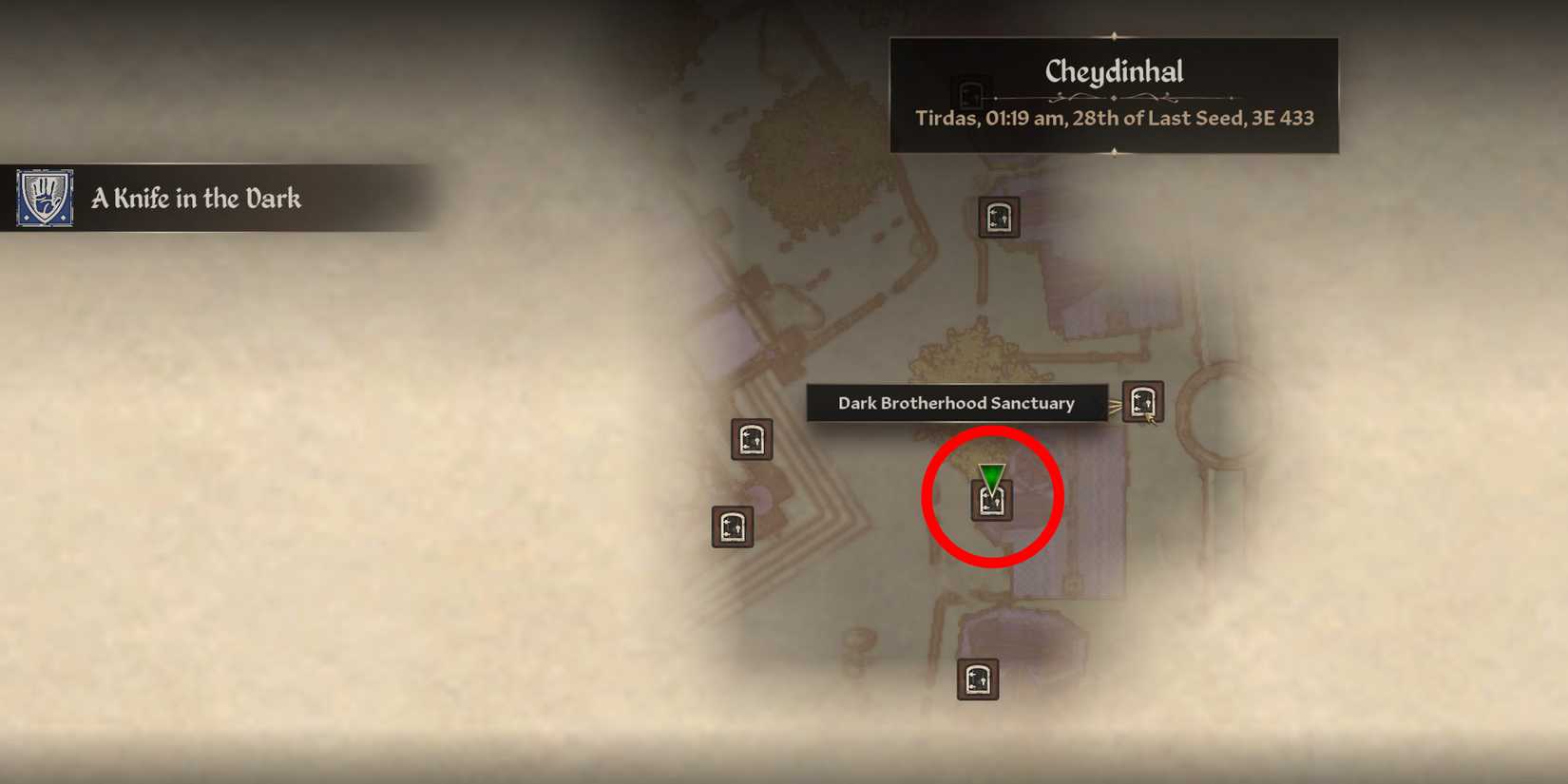1568x784 pixels.
Task: Click the door icon at bottom of map
Action: click(x=977, y=678)
